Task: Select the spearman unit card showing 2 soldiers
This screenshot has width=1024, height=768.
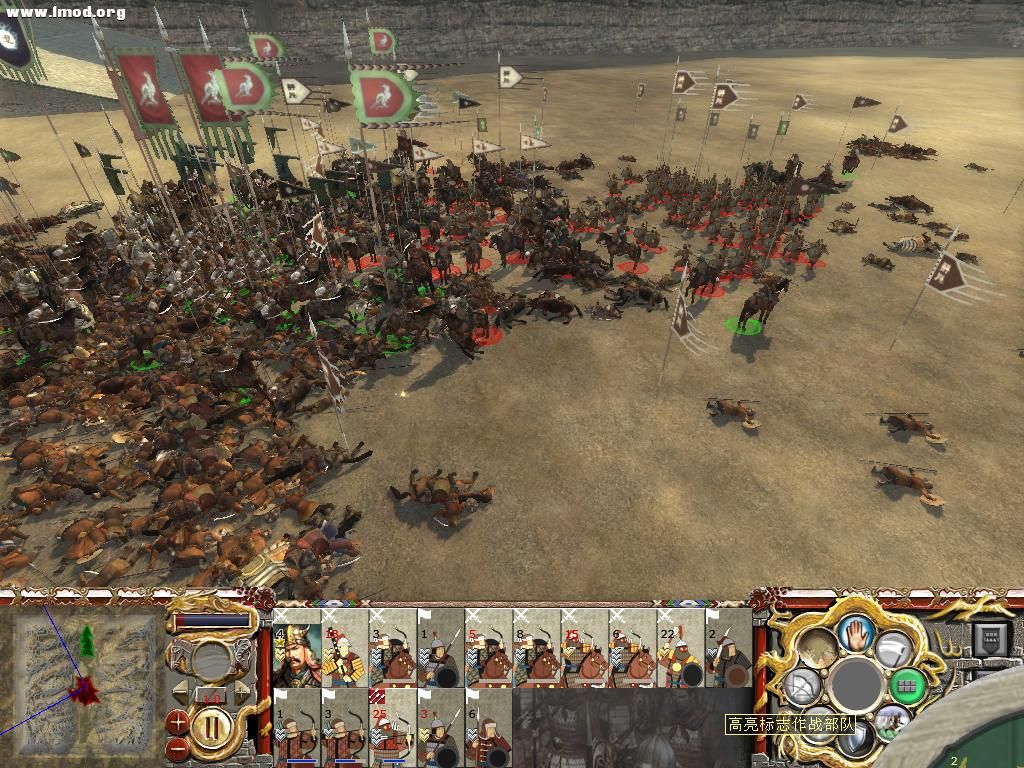Action: tap(728, 648)
